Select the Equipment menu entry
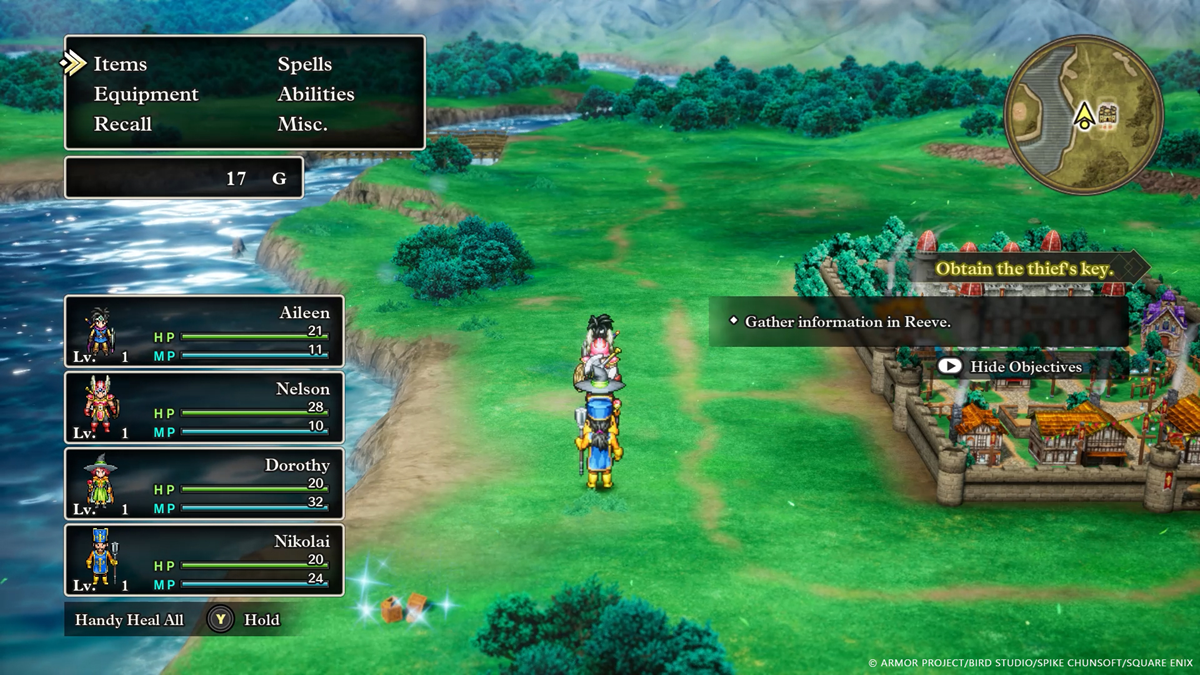Viewport: 1200px width, 675px height. 146,94
